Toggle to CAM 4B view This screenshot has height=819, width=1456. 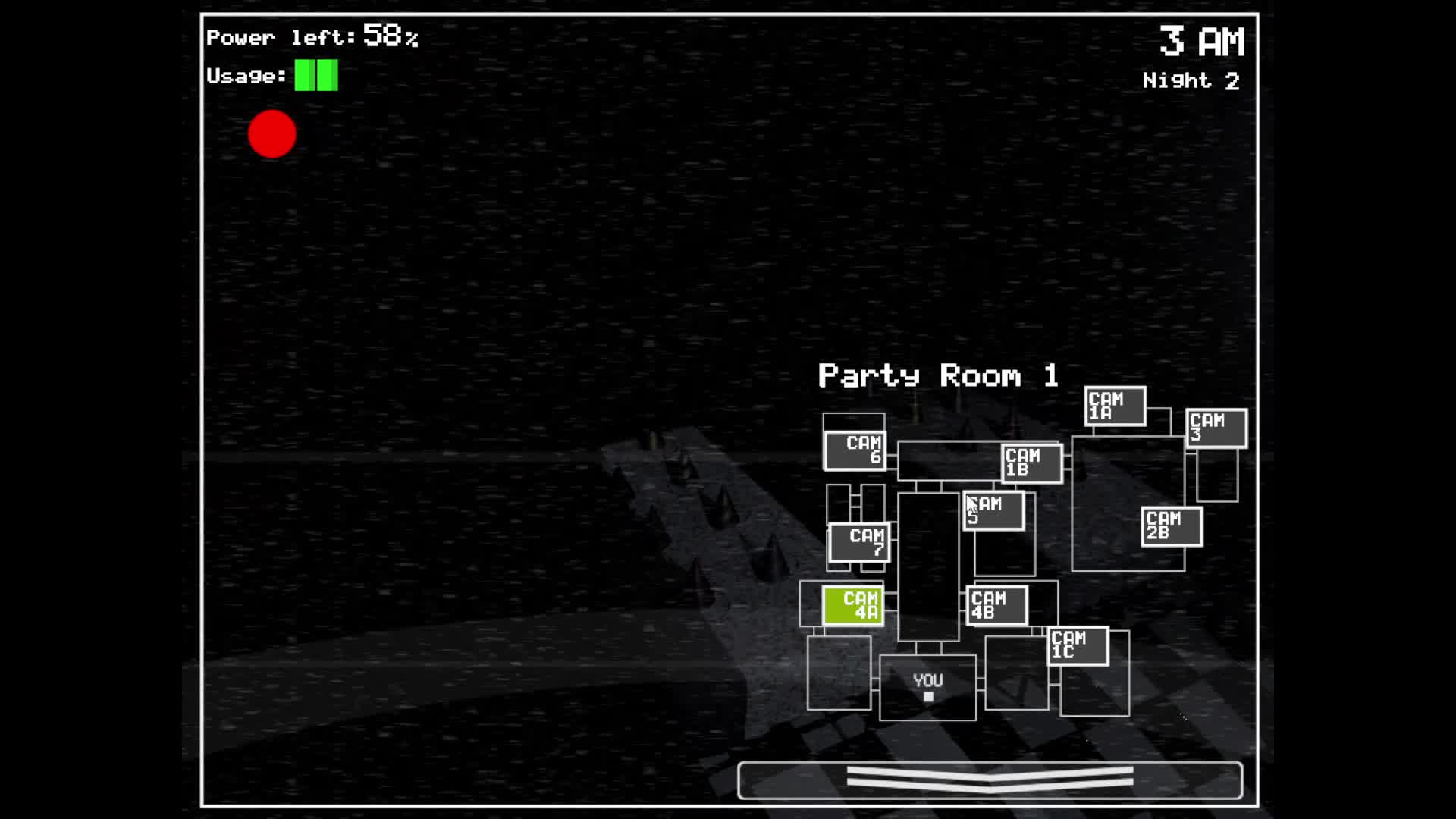pyautogui.click(x=994, y=604)
